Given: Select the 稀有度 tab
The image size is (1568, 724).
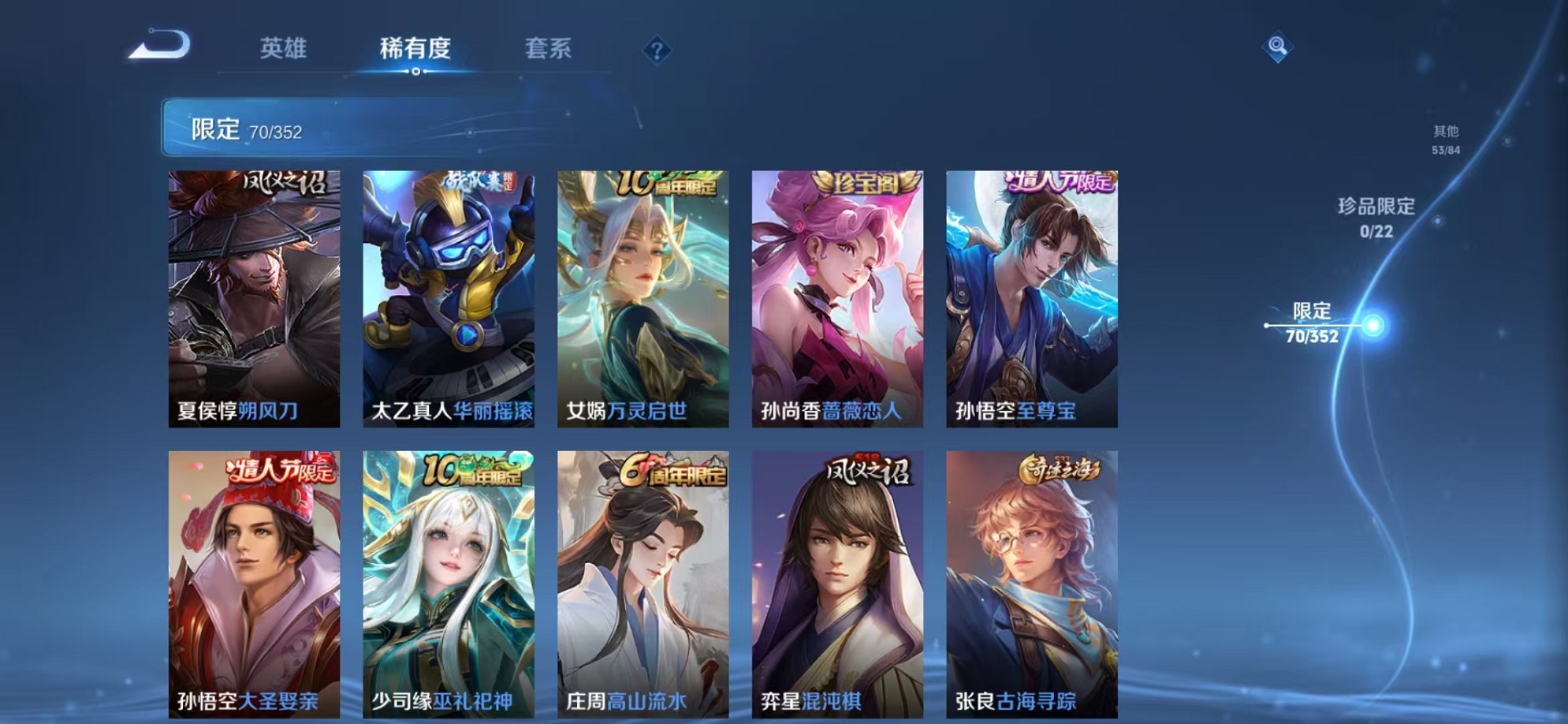Looking at the screenshot, I should click(416, 48).
